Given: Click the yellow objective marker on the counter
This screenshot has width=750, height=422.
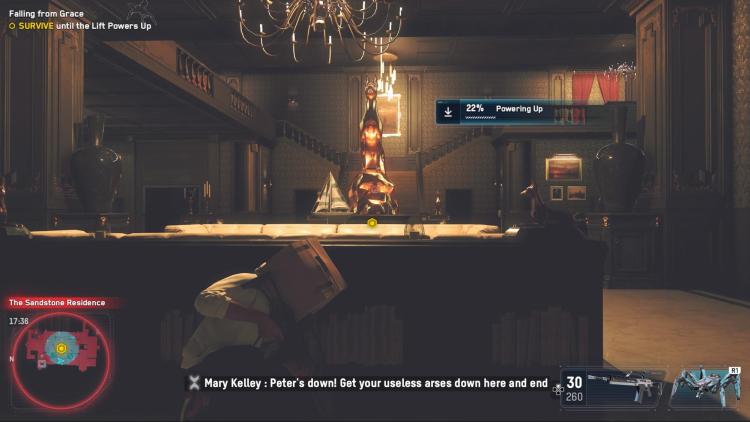Looking at the screenshot, I should [x=372, y=222].
